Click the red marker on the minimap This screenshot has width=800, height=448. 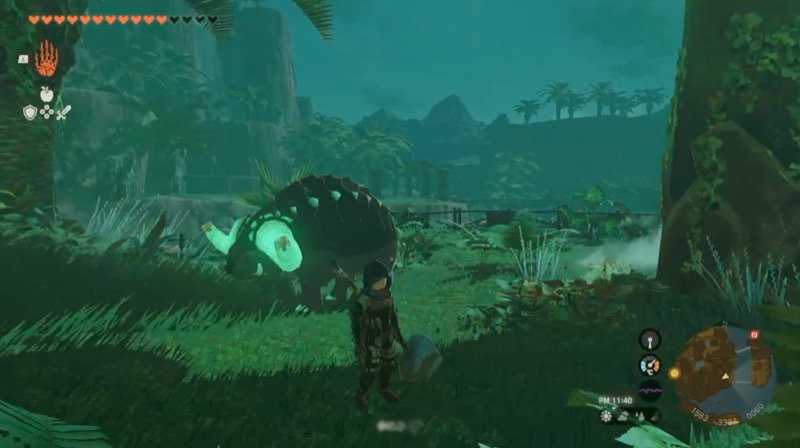(x=754, y=334)
